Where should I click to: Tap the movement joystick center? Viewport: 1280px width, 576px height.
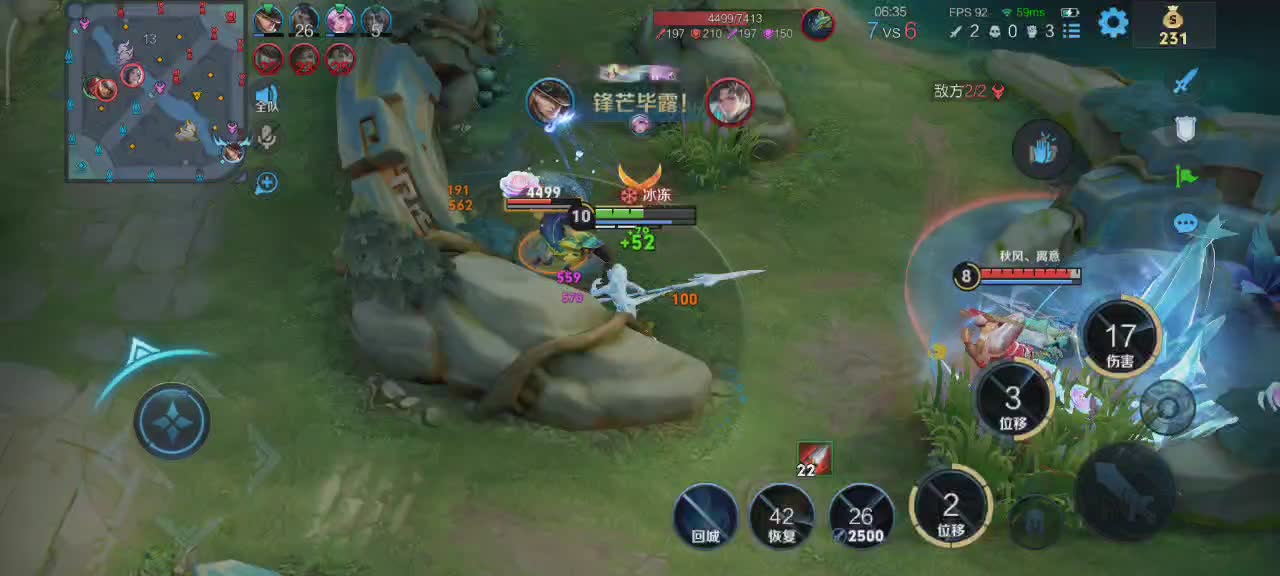point(172,421)
